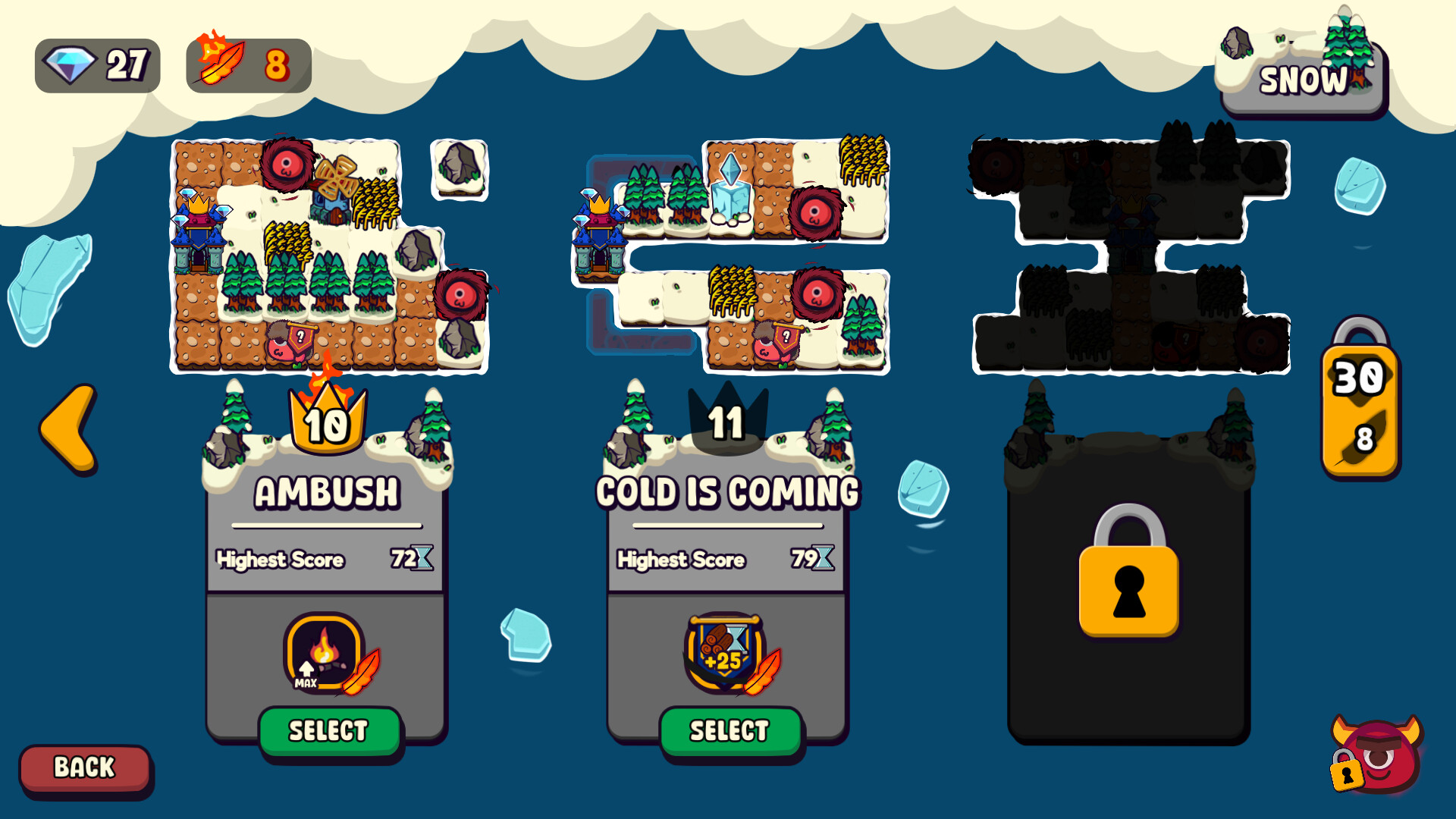Screen dimensions: 1456x819
Task: Expand the Cold Is Coming map preview
Action: [728, 250]
